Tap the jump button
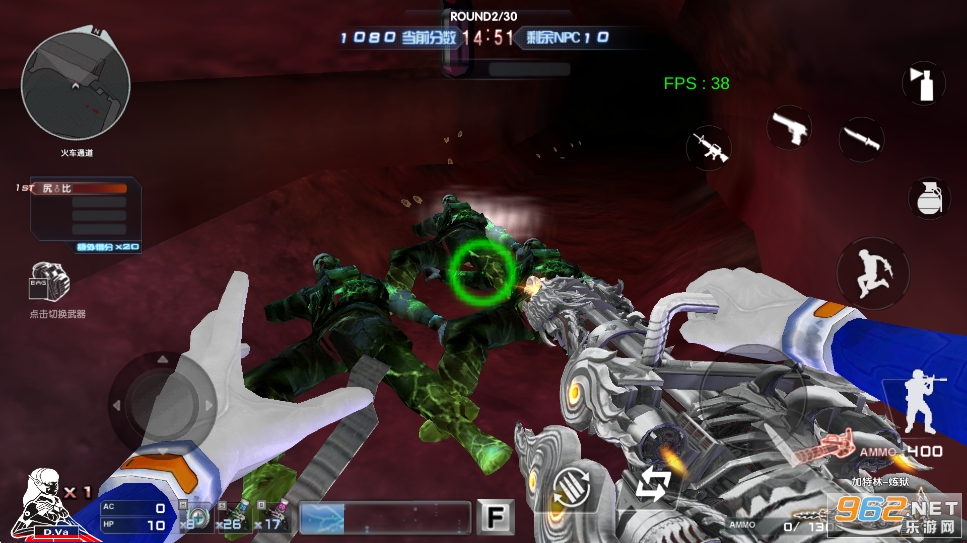 tap(872, 270)
